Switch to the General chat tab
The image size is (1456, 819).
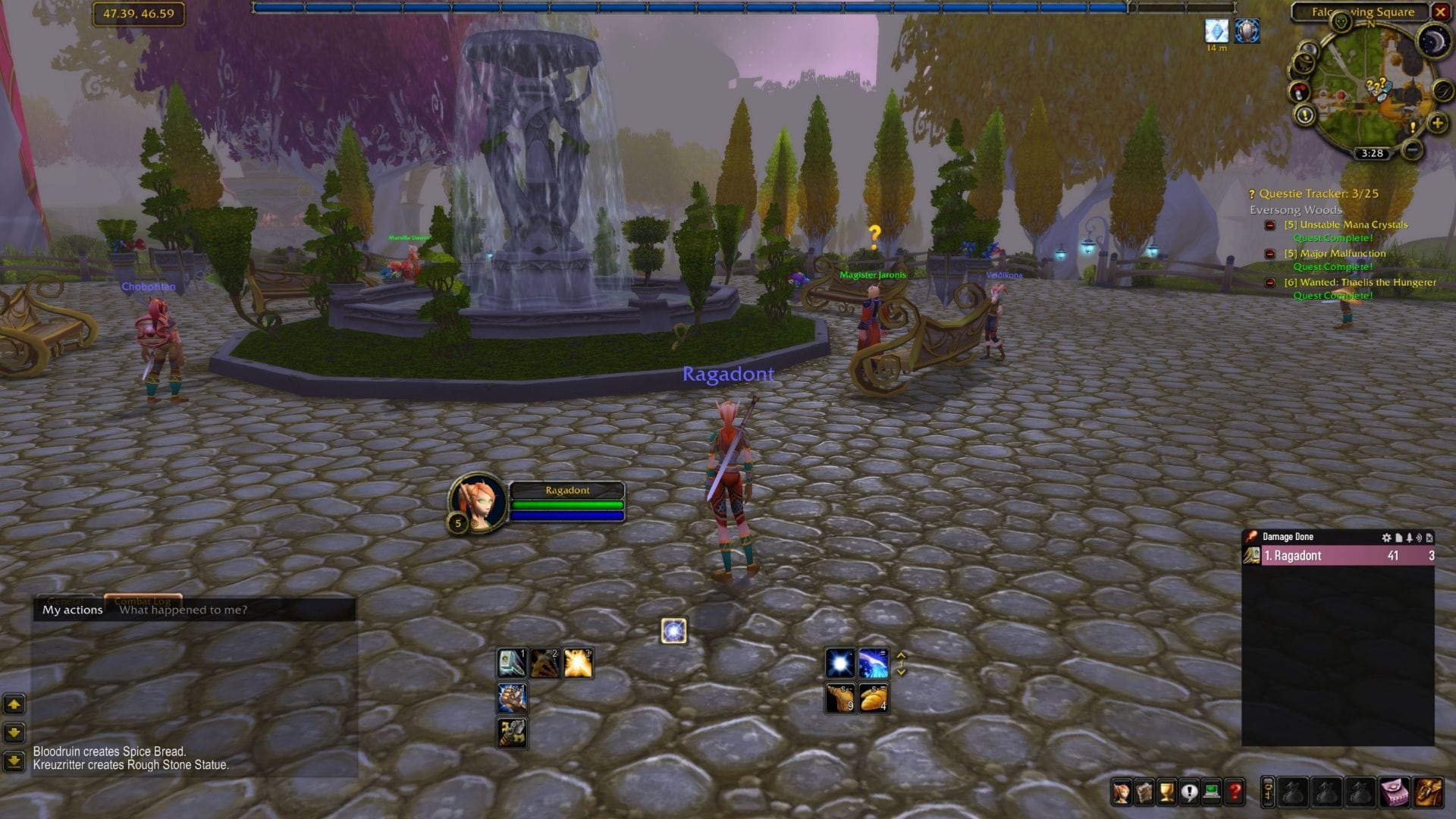(x=65, y=601)
